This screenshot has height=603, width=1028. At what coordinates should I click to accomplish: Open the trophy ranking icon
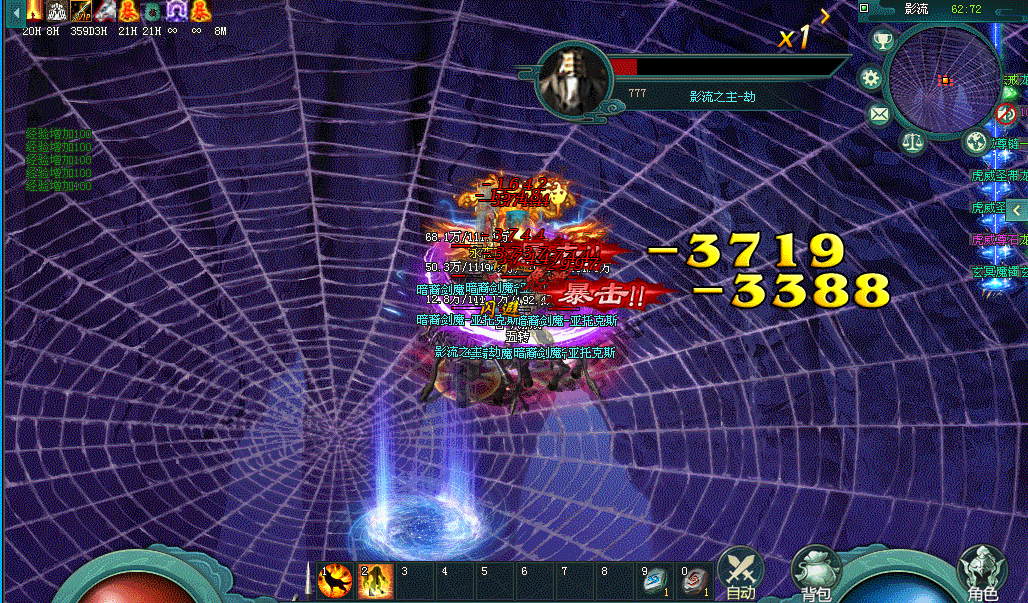[x=883, y=41]
